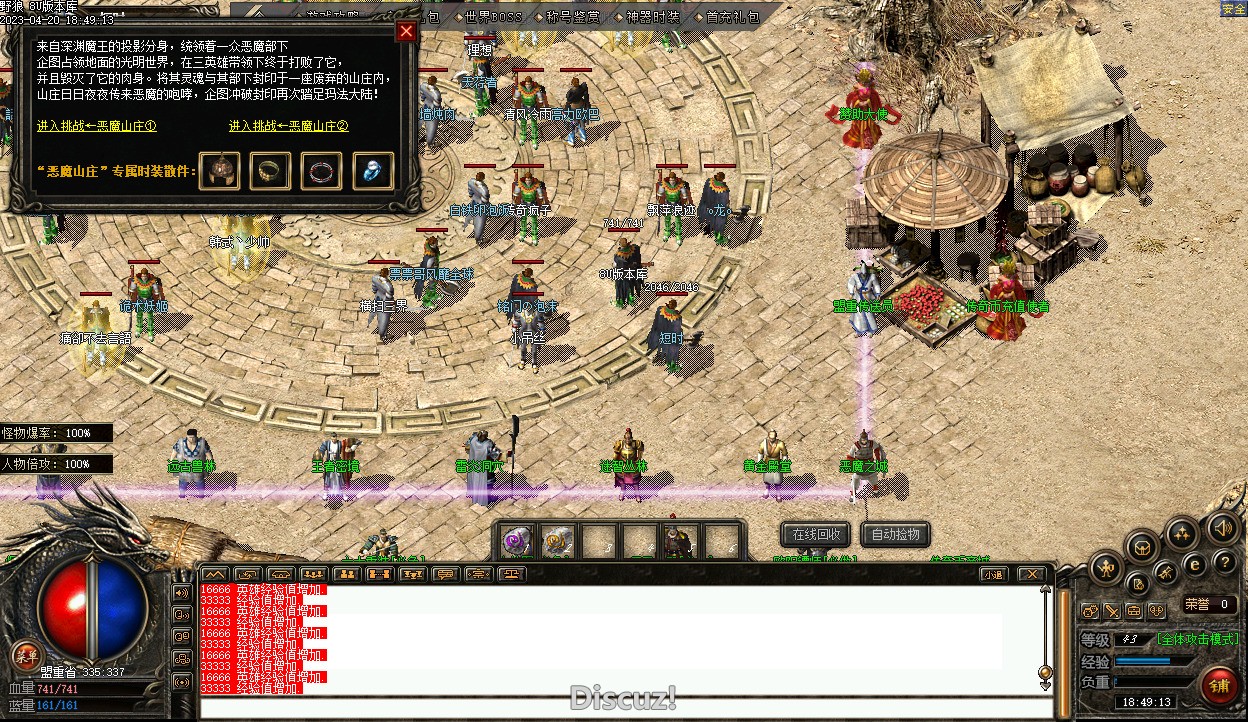
Task: Click the 在线回收 button
Action: point(816,535)
